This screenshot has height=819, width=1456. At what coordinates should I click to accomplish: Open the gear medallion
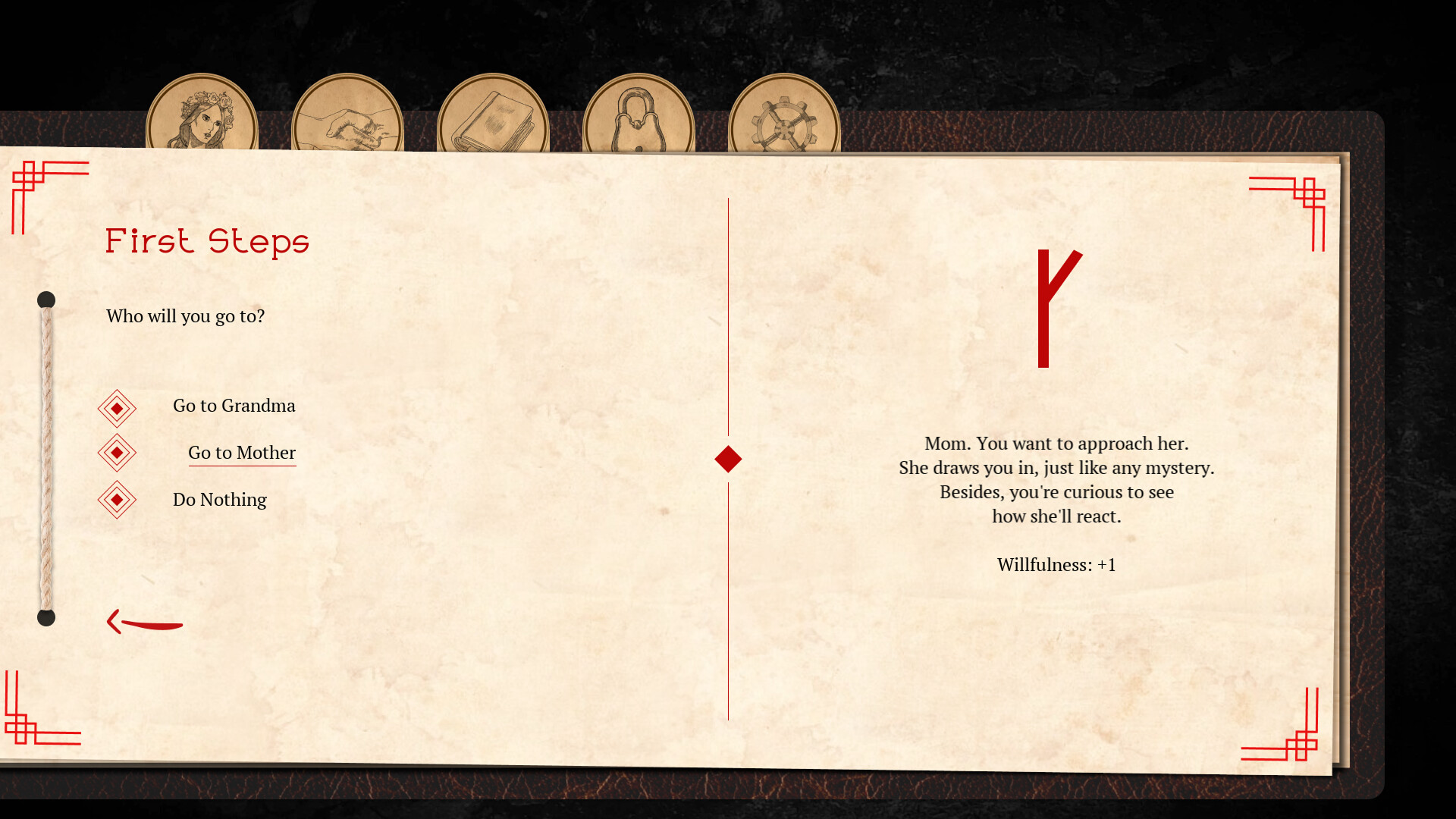(x=785, y=115)
